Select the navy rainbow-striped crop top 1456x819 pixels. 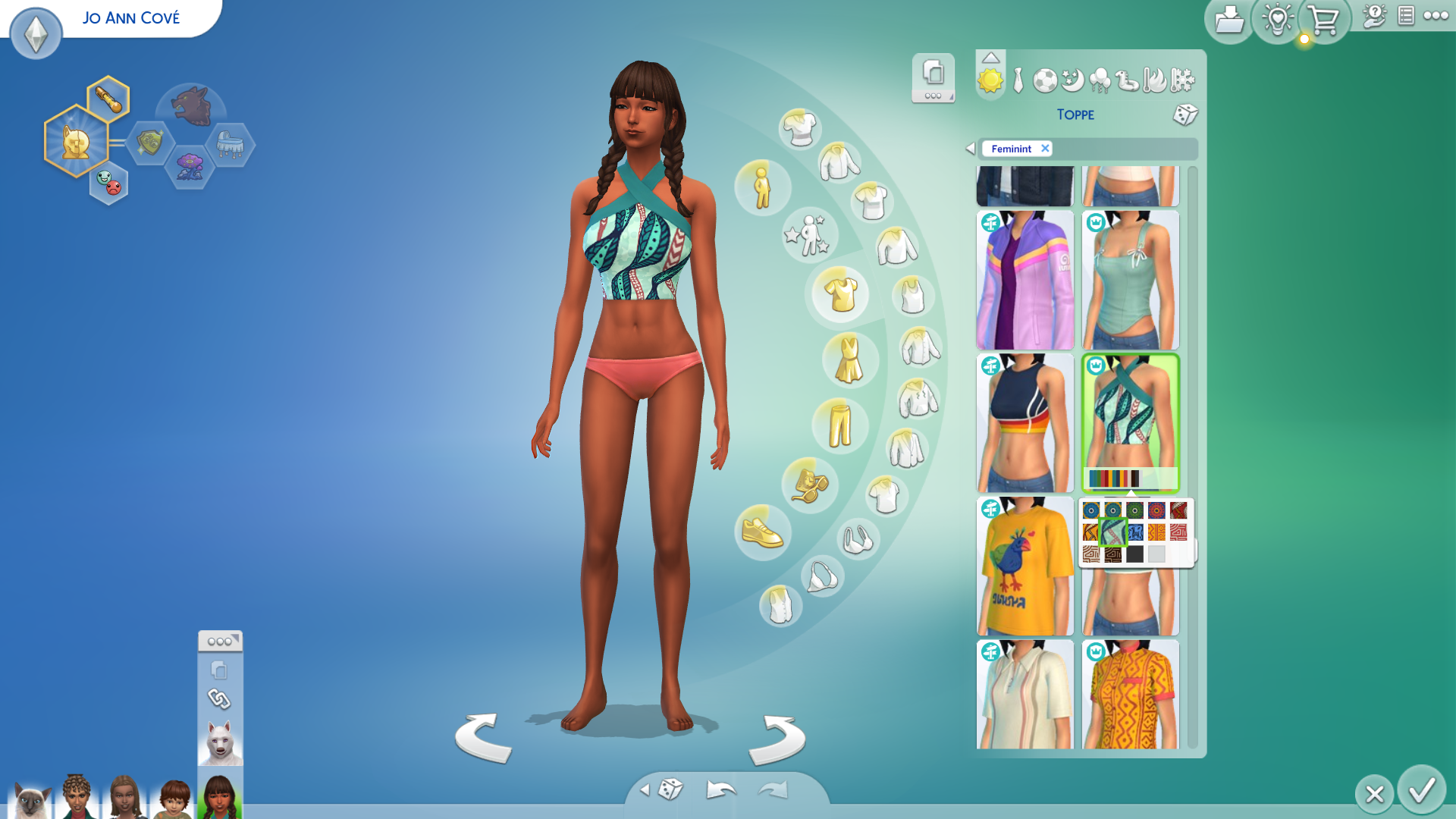[x=1025, y=423]
